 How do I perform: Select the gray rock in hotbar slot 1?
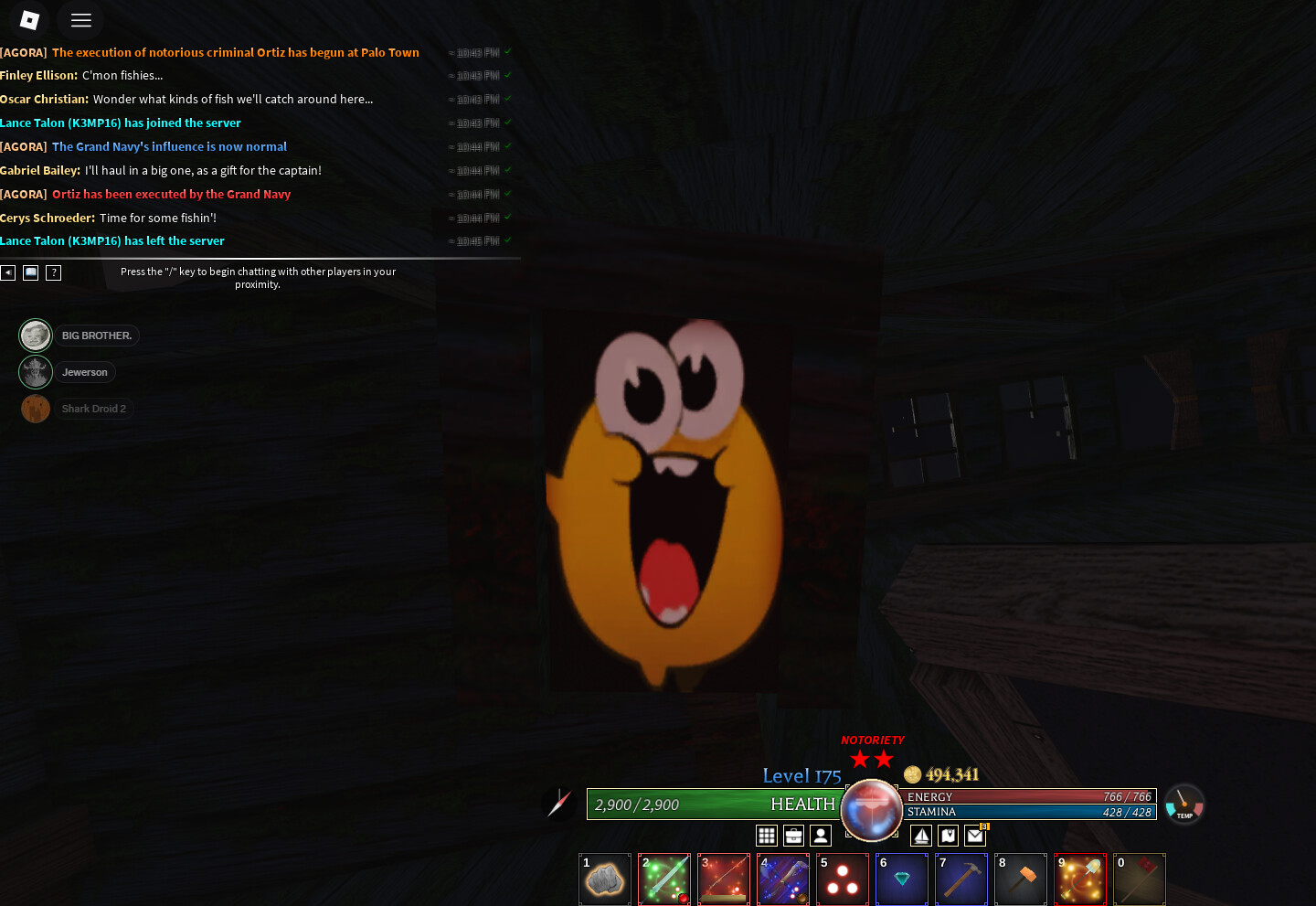tap(605, 879)
